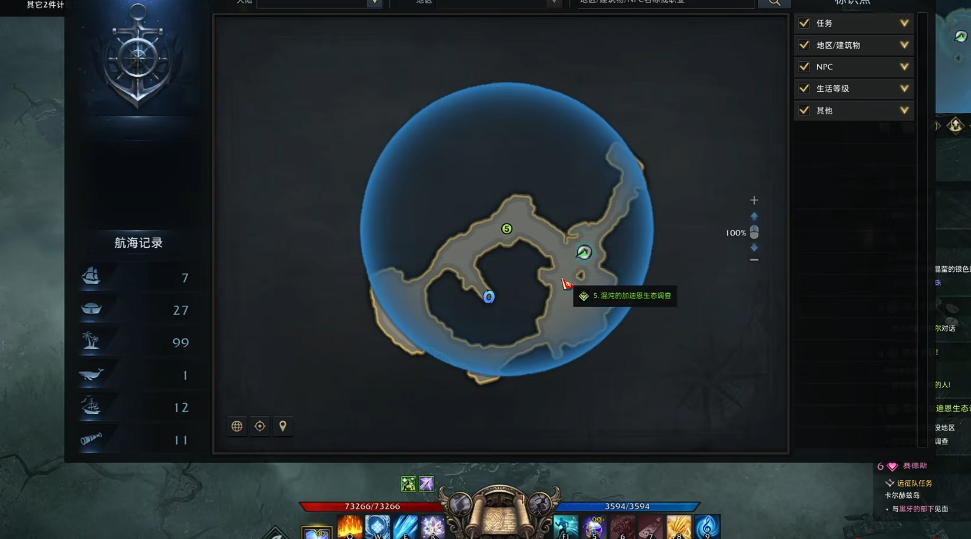Select the green mountain icon on the map

click(x=584, y=252)
